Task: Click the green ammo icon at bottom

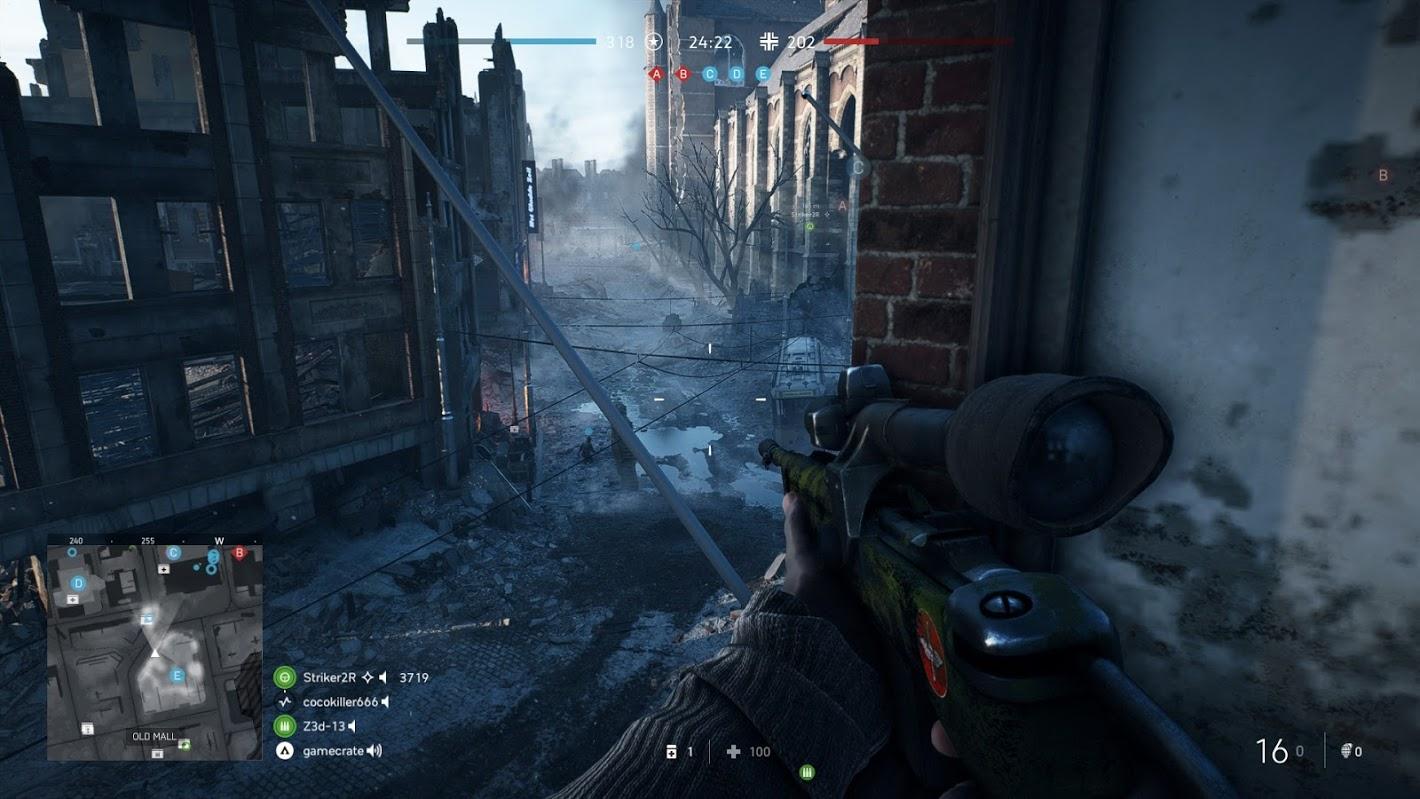Action: pos(807,772)
